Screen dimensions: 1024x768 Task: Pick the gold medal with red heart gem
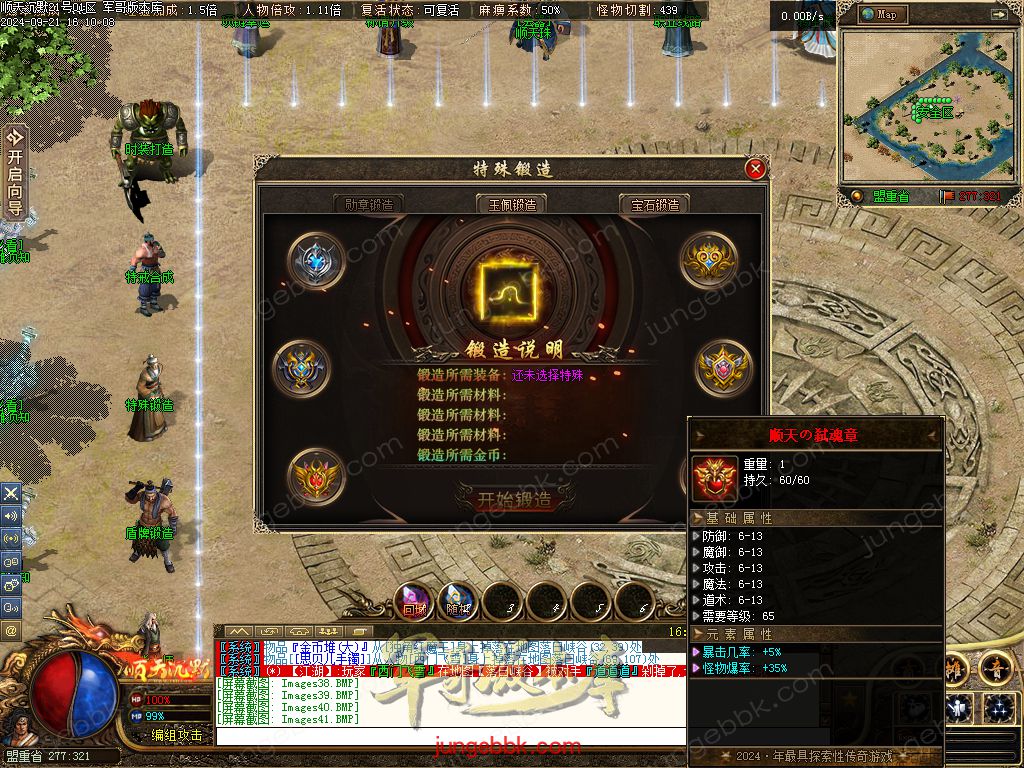[316, 477]
